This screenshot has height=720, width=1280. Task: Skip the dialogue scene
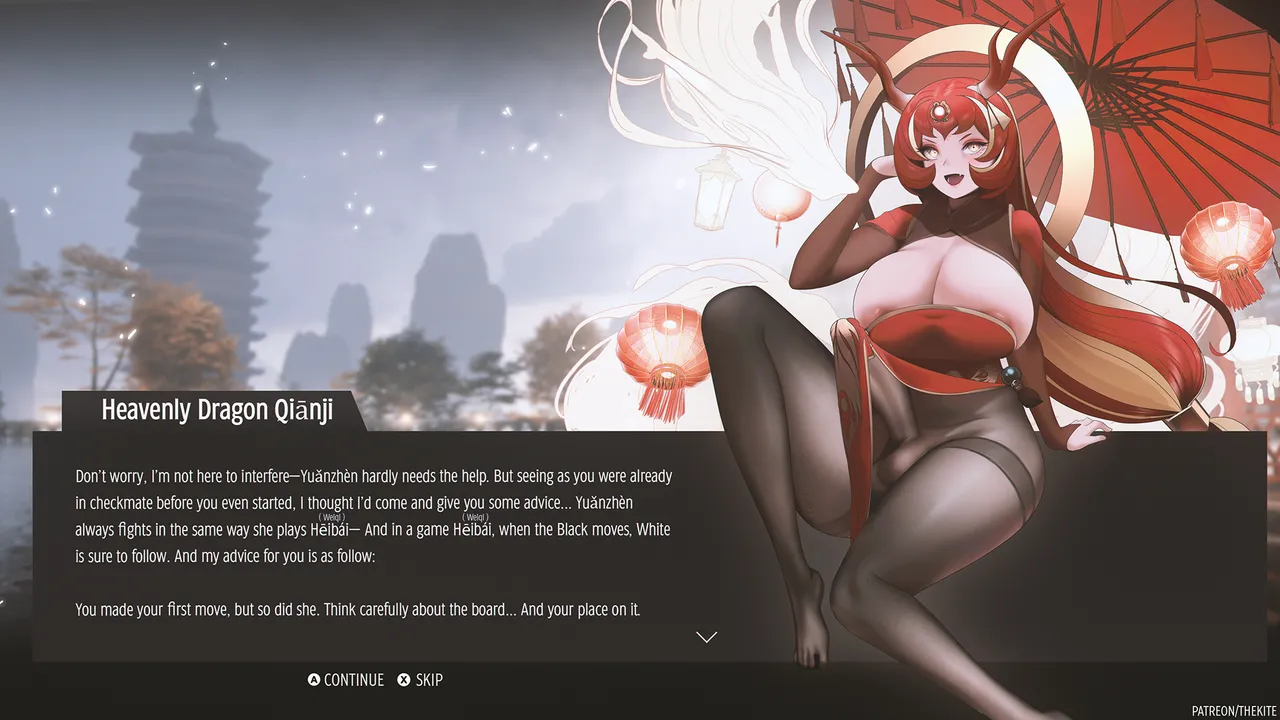tap(420, 680)
